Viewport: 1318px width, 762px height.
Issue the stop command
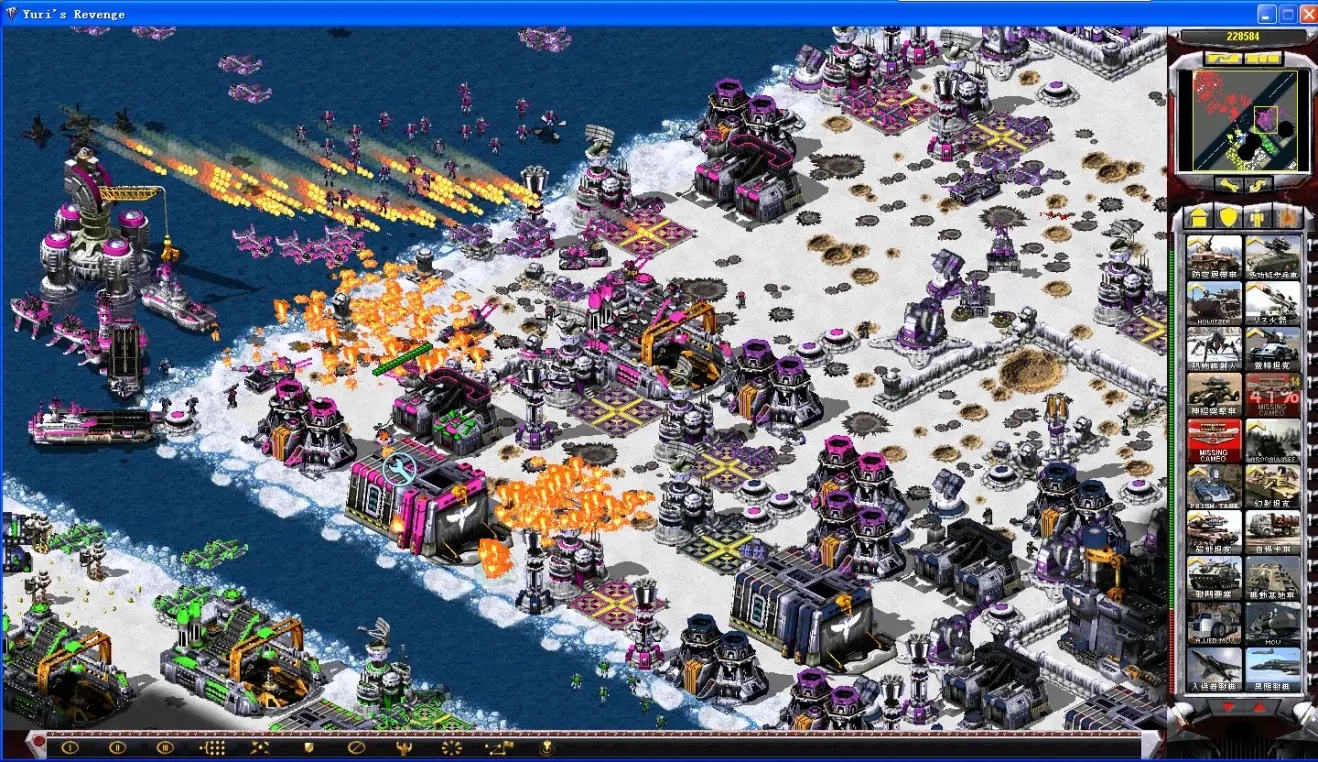(x=356, y=746)
